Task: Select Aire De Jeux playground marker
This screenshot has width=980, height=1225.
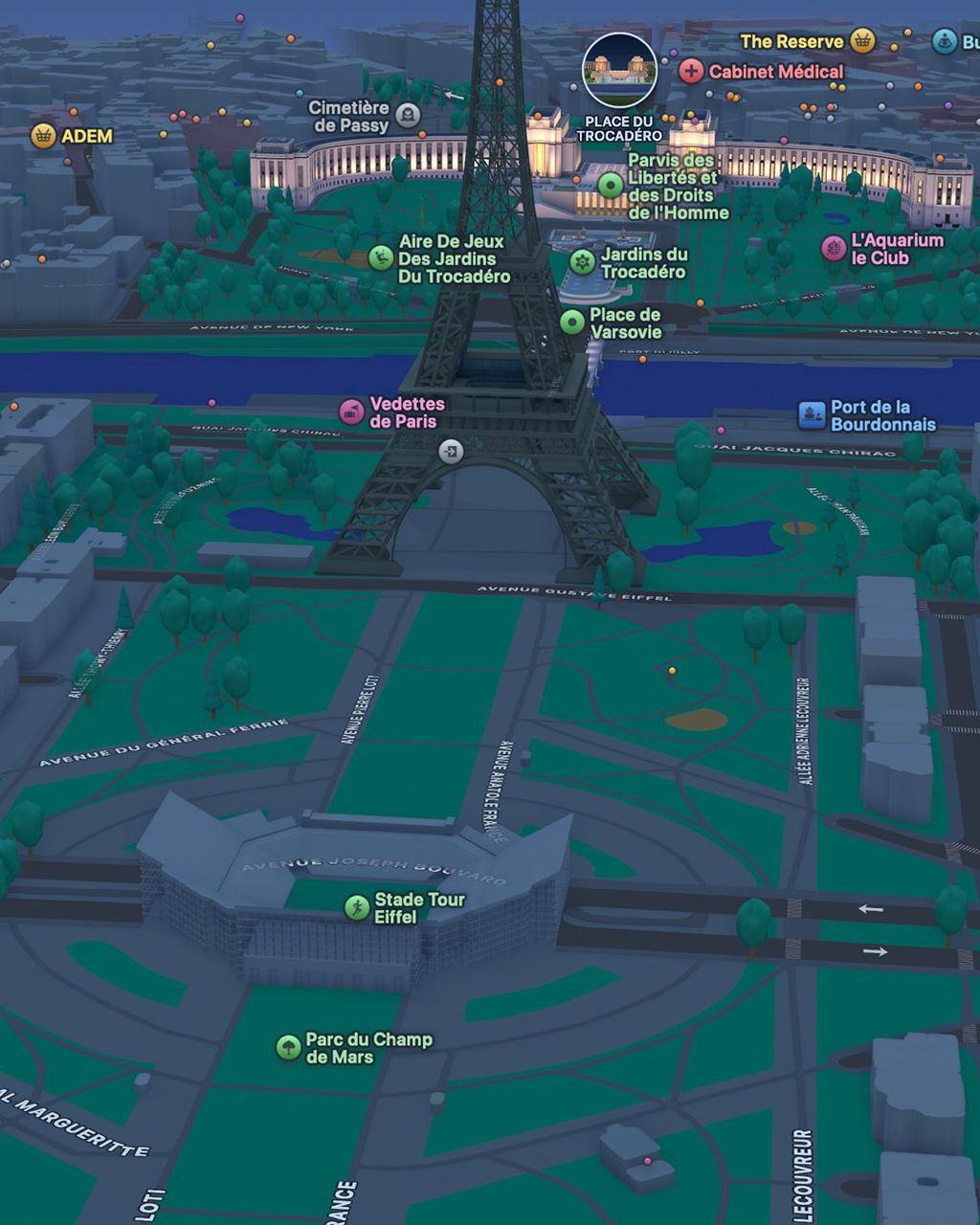Action: [x=381, y=257]
